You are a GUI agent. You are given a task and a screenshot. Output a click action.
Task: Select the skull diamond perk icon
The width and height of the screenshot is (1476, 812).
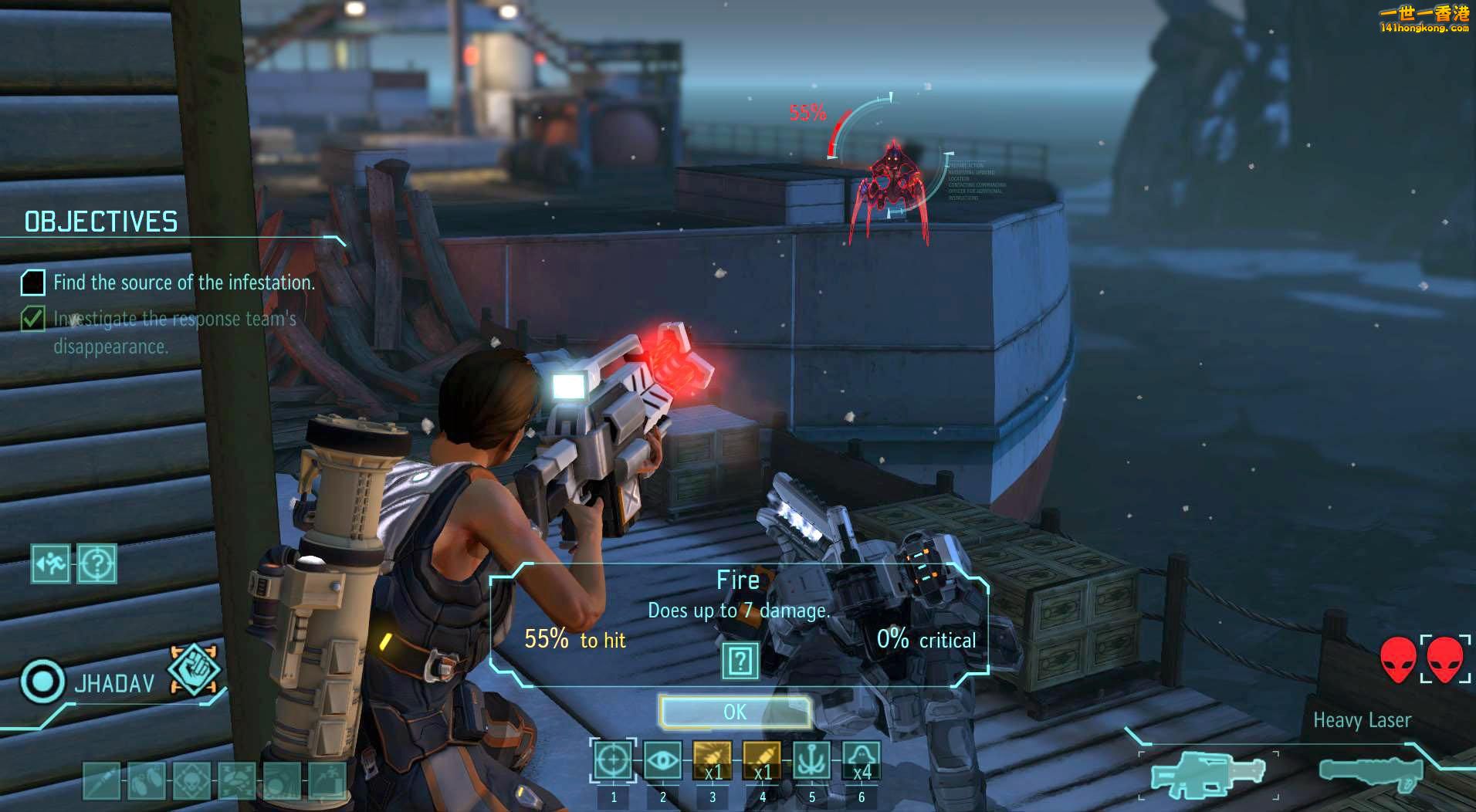pyautogui.click(x=191, y=780)
